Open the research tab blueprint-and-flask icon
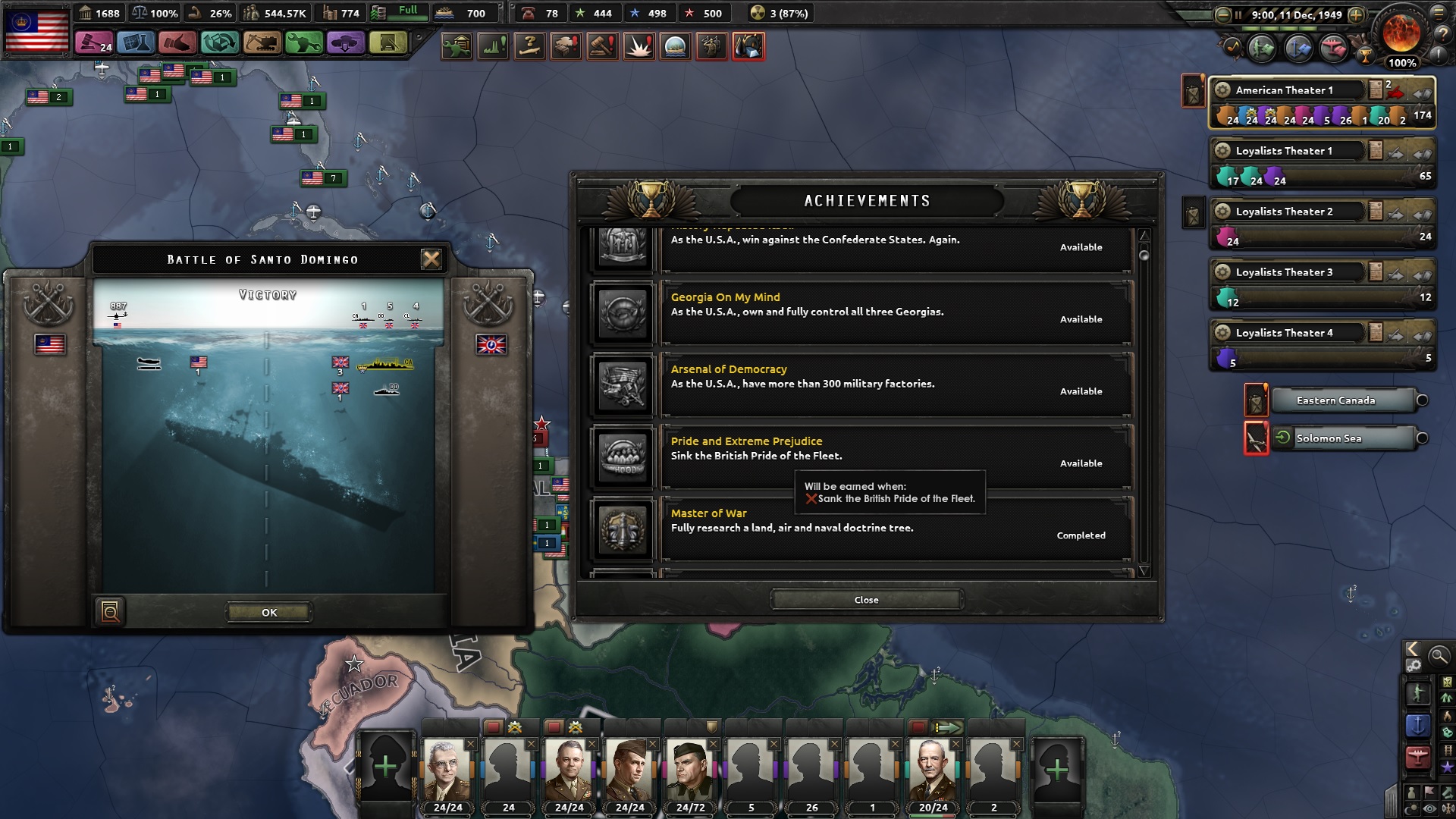 pos(136,44)
